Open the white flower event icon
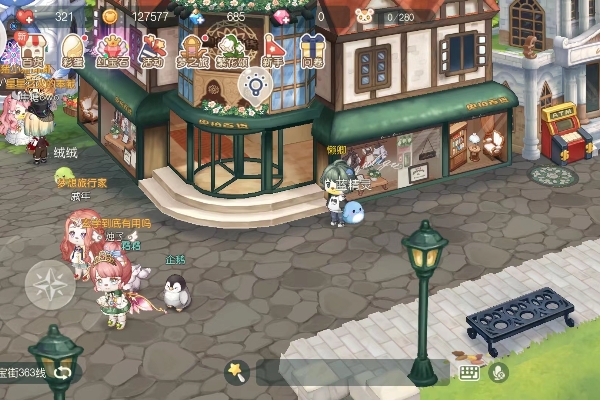Image resolution: width=600 pixels, height=400 pixels. click(232, 48)
